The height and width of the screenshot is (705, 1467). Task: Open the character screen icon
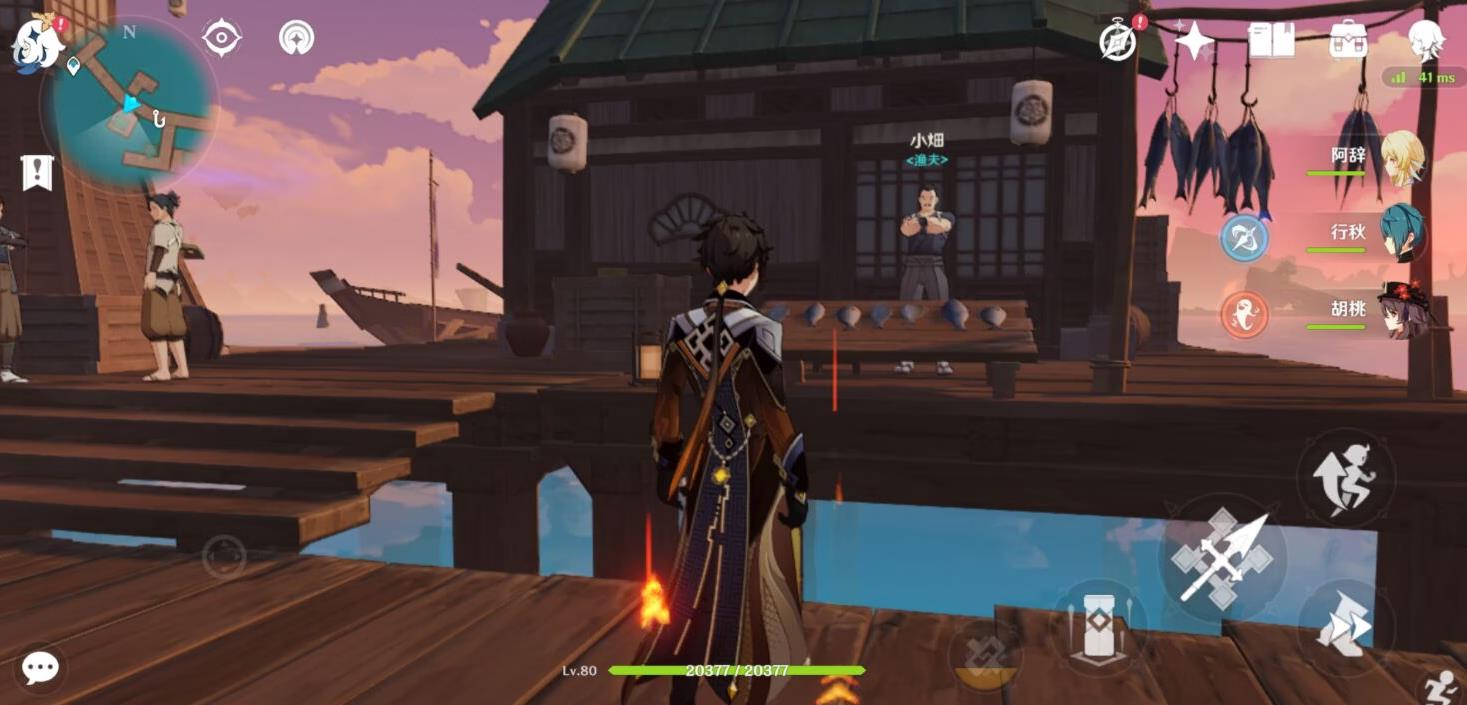click(x=1425, y=40)
